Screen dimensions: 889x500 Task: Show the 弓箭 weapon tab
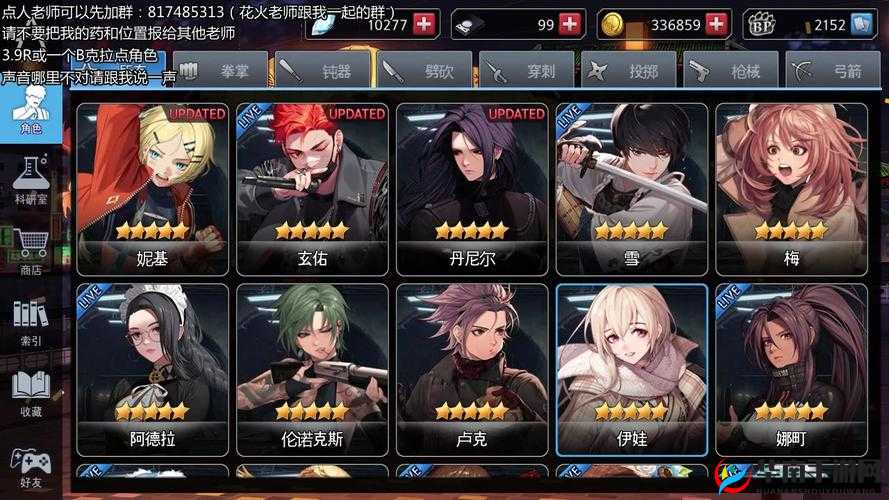[832, 71]
